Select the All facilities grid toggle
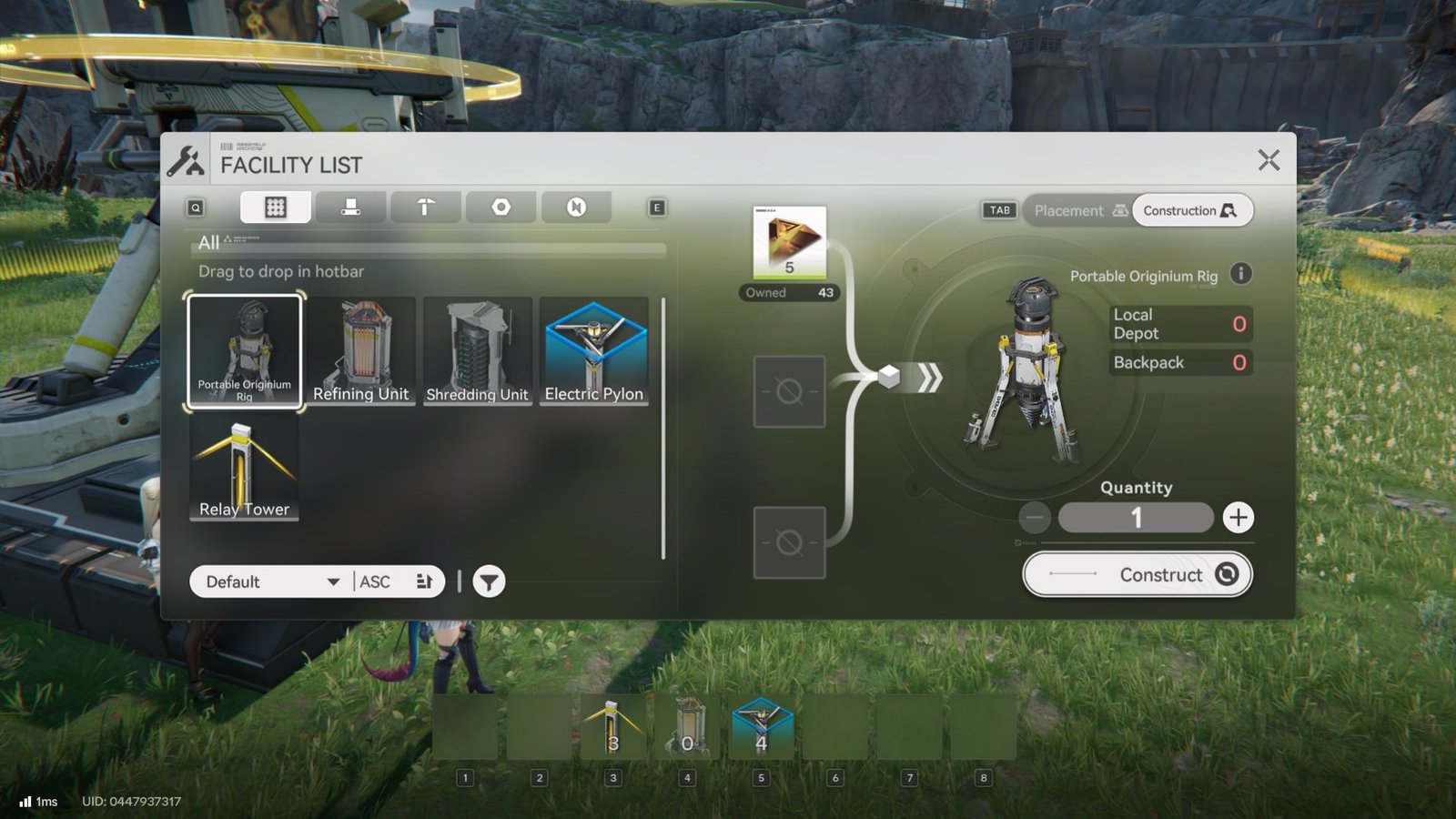The width and height of the screenshot is (1456, 819). click(275, 207)
